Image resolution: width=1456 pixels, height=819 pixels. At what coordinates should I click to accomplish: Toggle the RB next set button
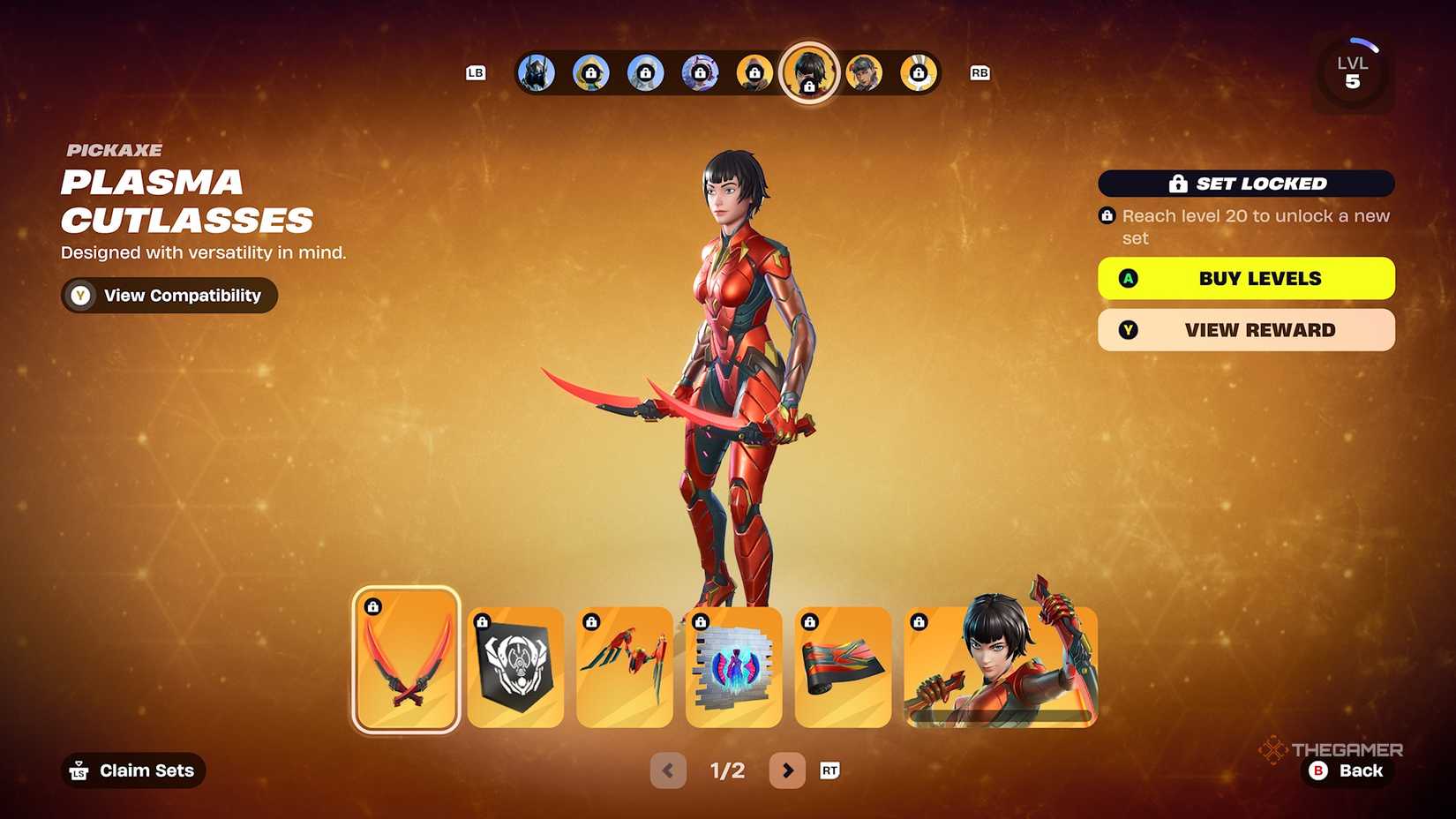tap(978, 73)
